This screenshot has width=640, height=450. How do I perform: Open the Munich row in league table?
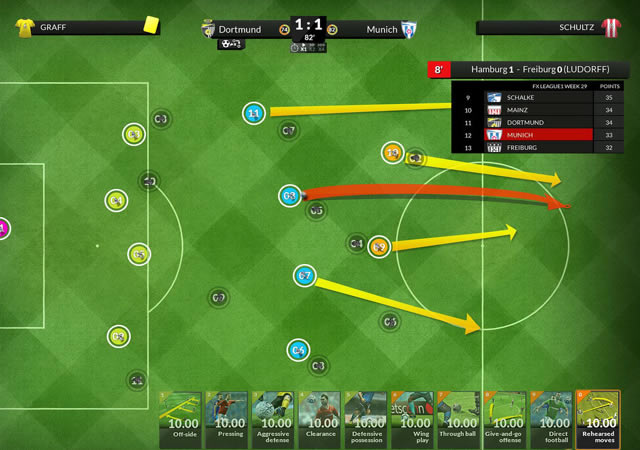pyautogui.click(x=540, y=135)
